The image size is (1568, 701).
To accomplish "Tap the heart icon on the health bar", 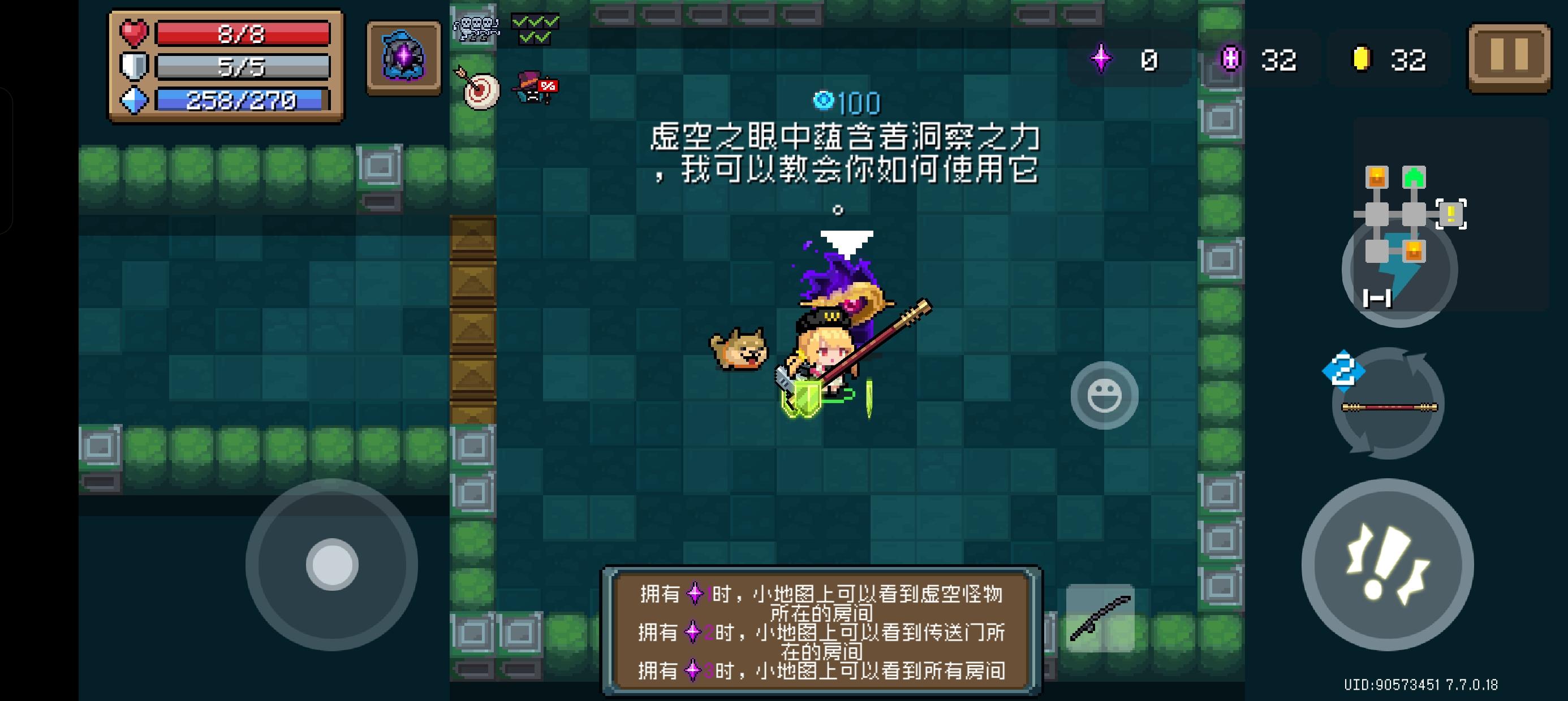I will (x=135, y=34).
